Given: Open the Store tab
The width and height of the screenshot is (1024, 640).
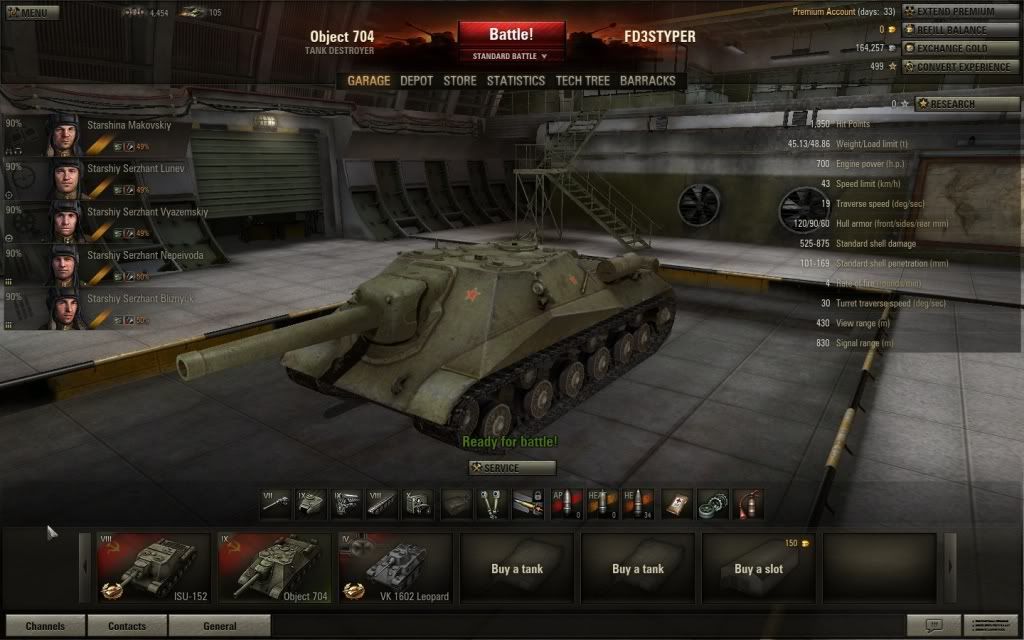Looking at the screenshot, I should tap(460, 81).
